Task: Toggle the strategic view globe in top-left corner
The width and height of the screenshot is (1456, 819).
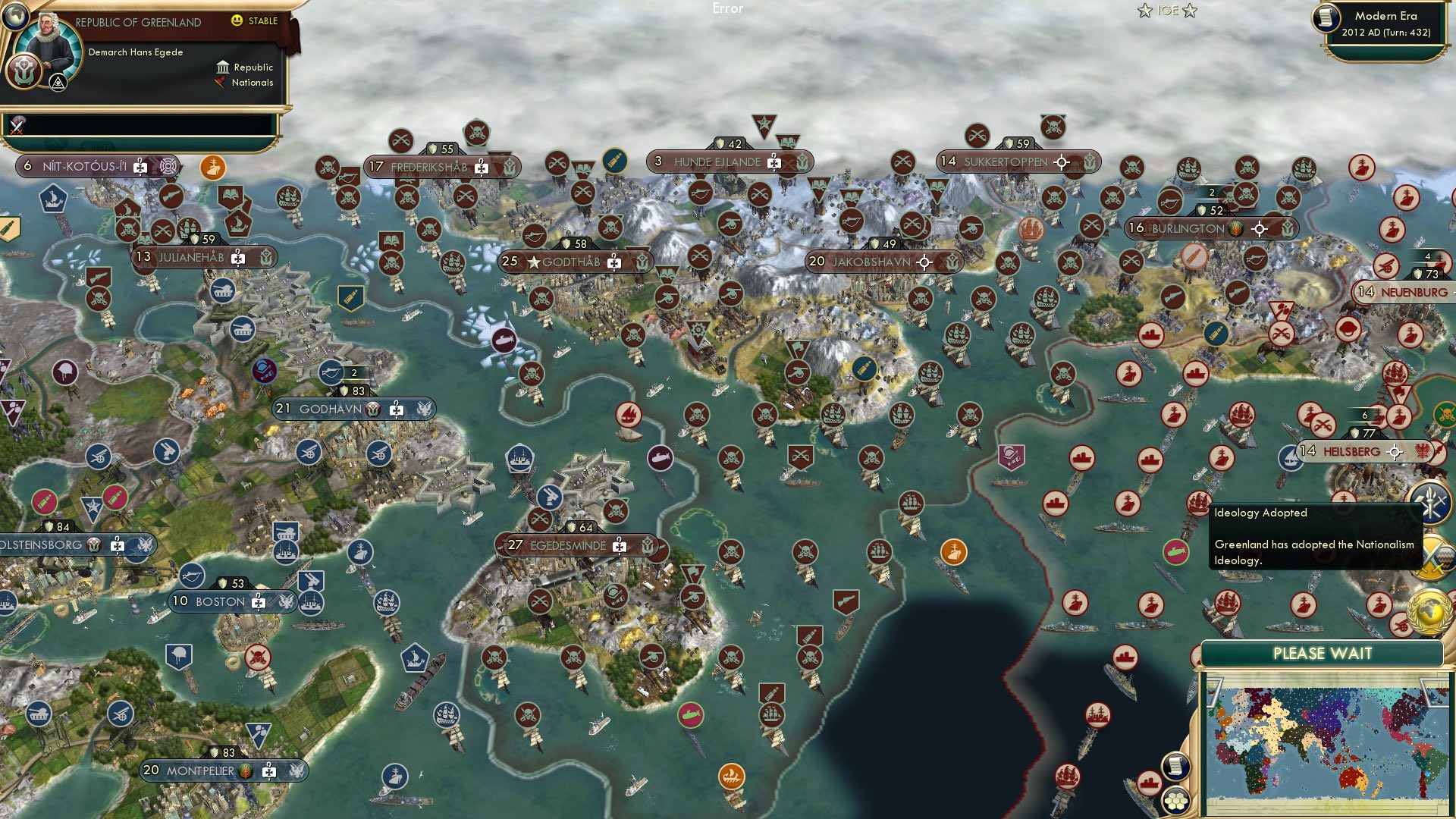Action: pyautogui.click(x=15, y=17)
